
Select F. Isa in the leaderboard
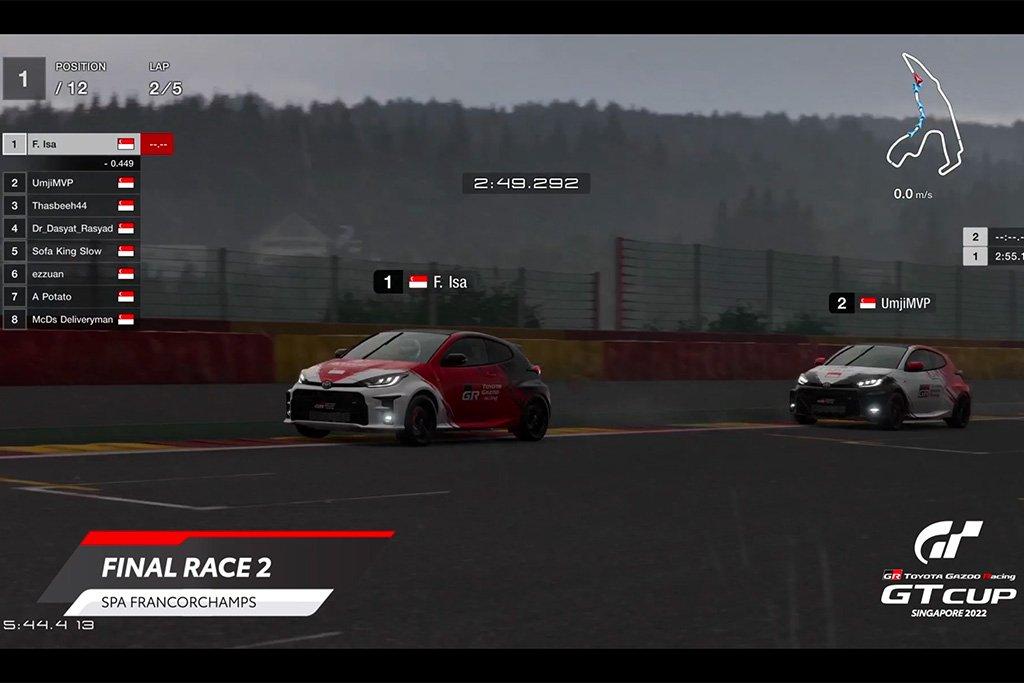[72, 144]
